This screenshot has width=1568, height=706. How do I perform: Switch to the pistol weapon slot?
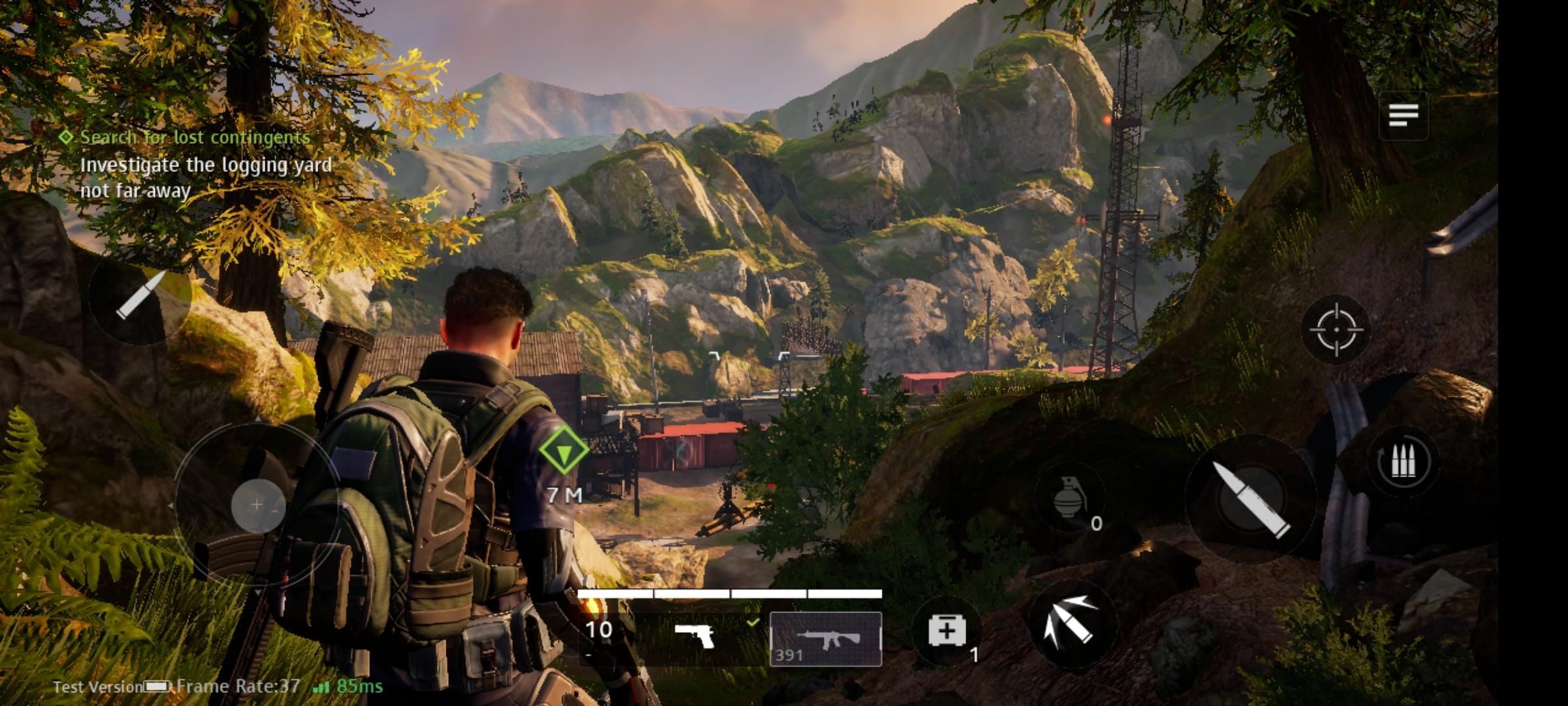pos(694,635)
